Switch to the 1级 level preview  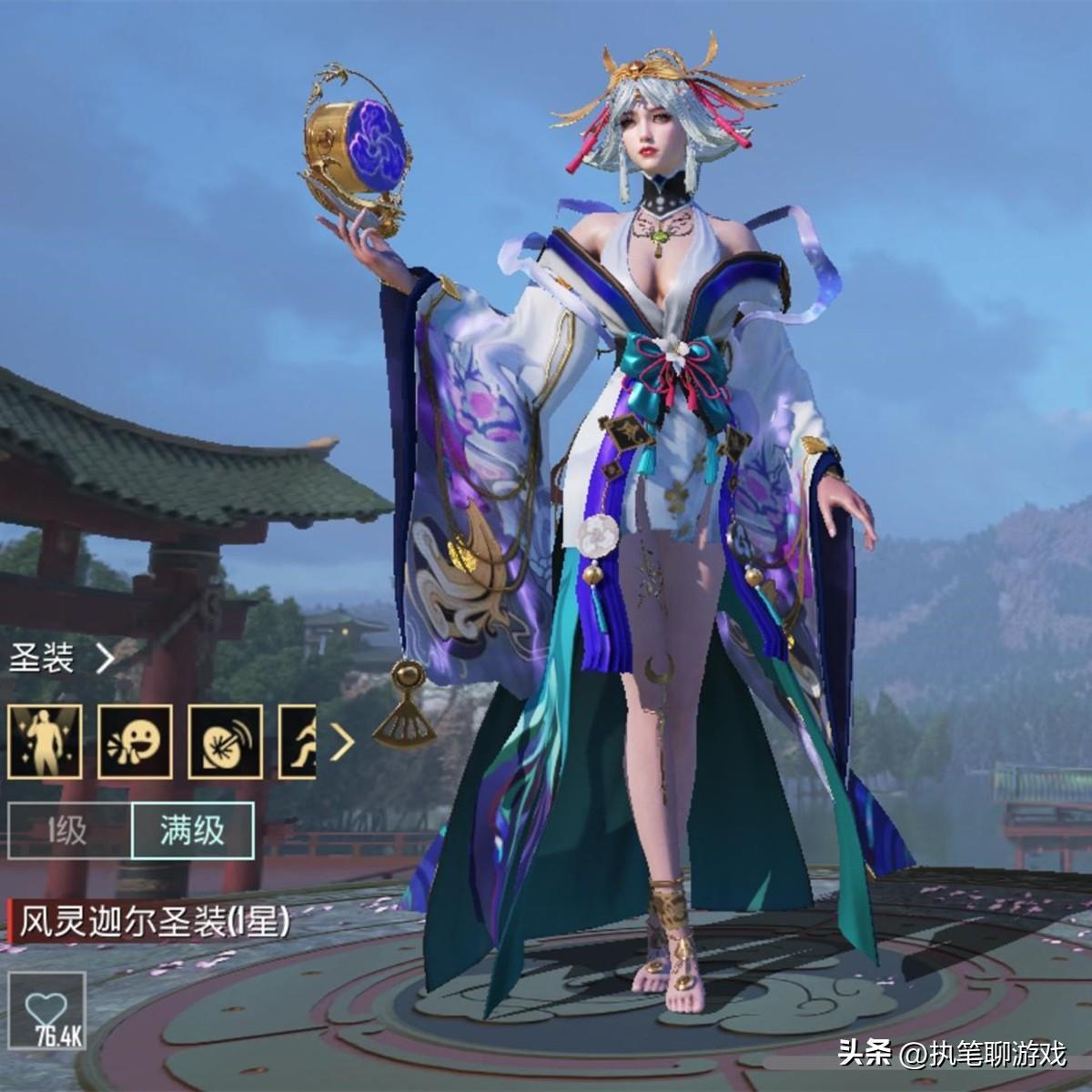(68, 831)
